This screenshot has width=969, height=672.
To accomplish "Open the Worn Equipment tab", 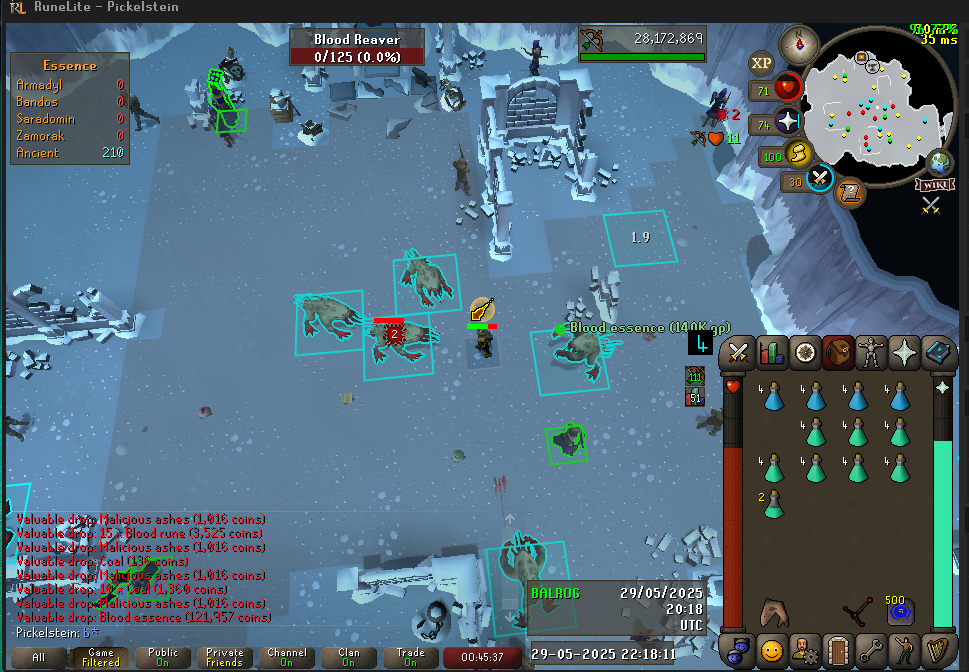I will pyautogui.click(x=873, y=353).
